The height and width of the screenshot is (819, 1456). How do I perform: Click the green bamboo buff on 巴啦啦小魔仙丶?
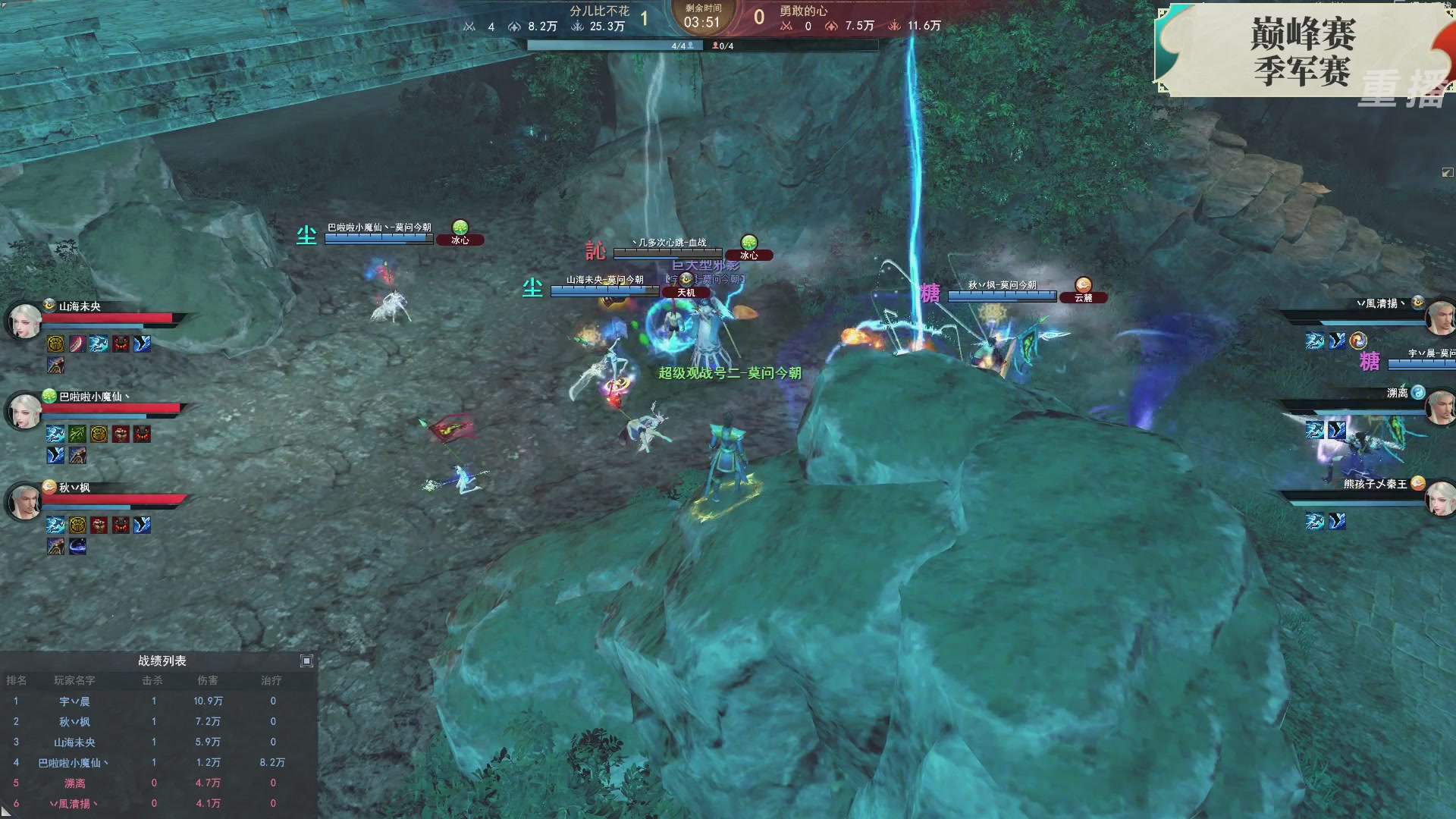tap(76, 434)
